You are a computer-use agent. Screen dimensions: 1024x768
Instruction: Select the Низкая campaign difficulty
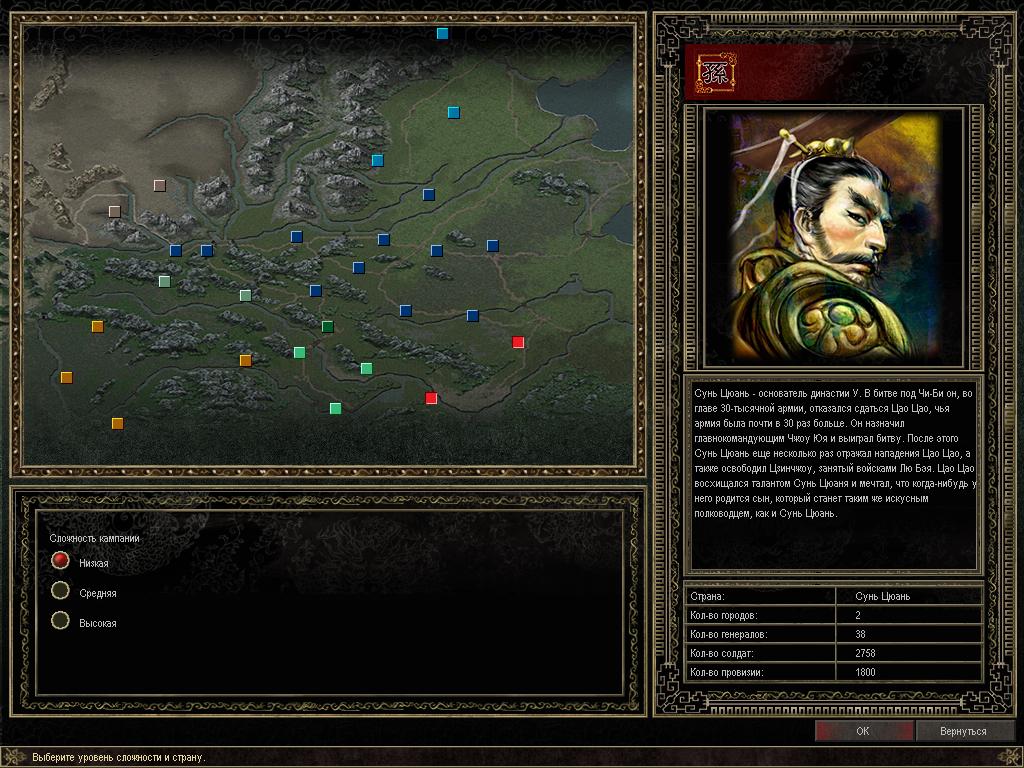pos(61,561)
